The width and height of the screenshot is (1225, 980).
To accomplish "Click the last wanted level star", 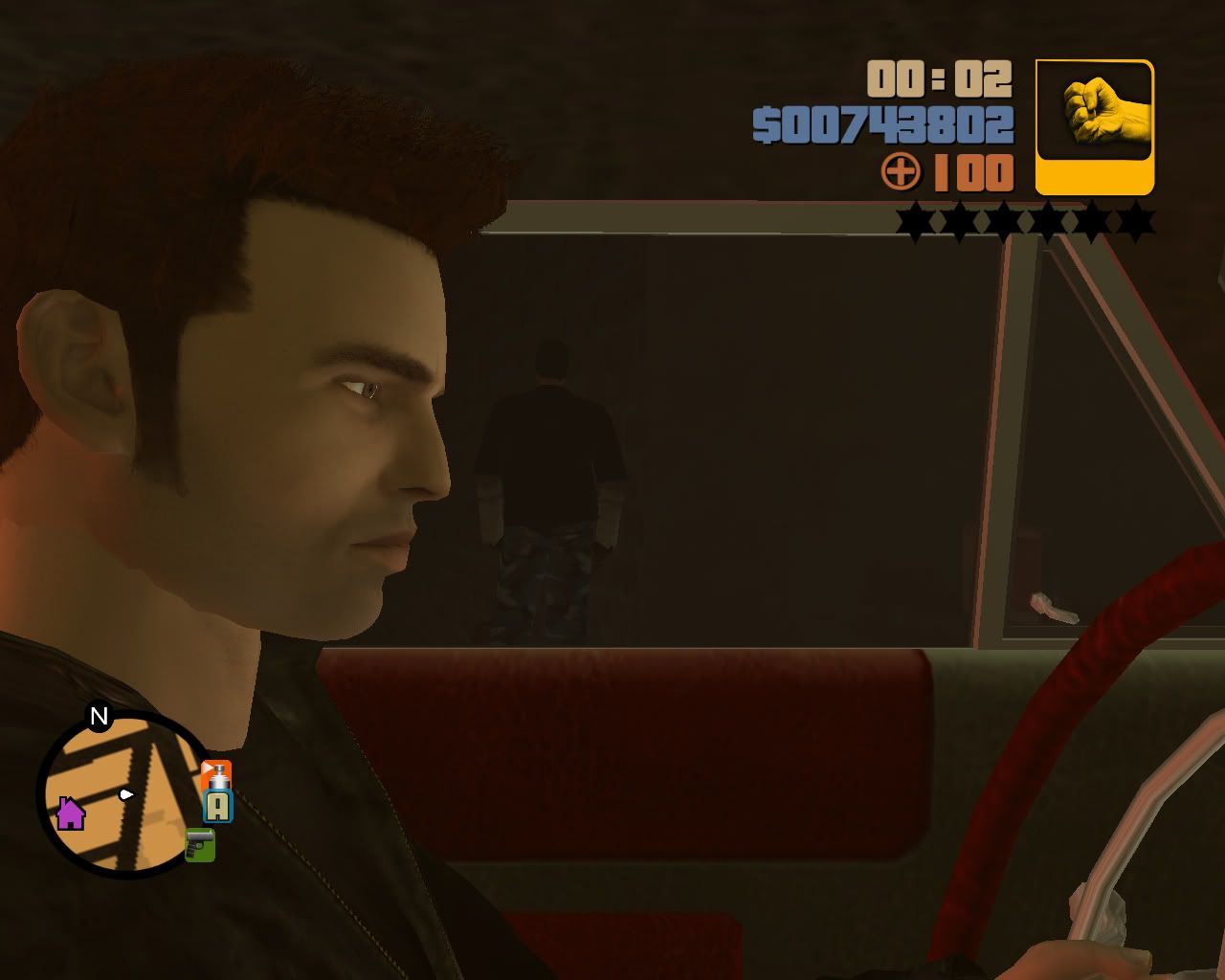I will (x=1134, y=220).
